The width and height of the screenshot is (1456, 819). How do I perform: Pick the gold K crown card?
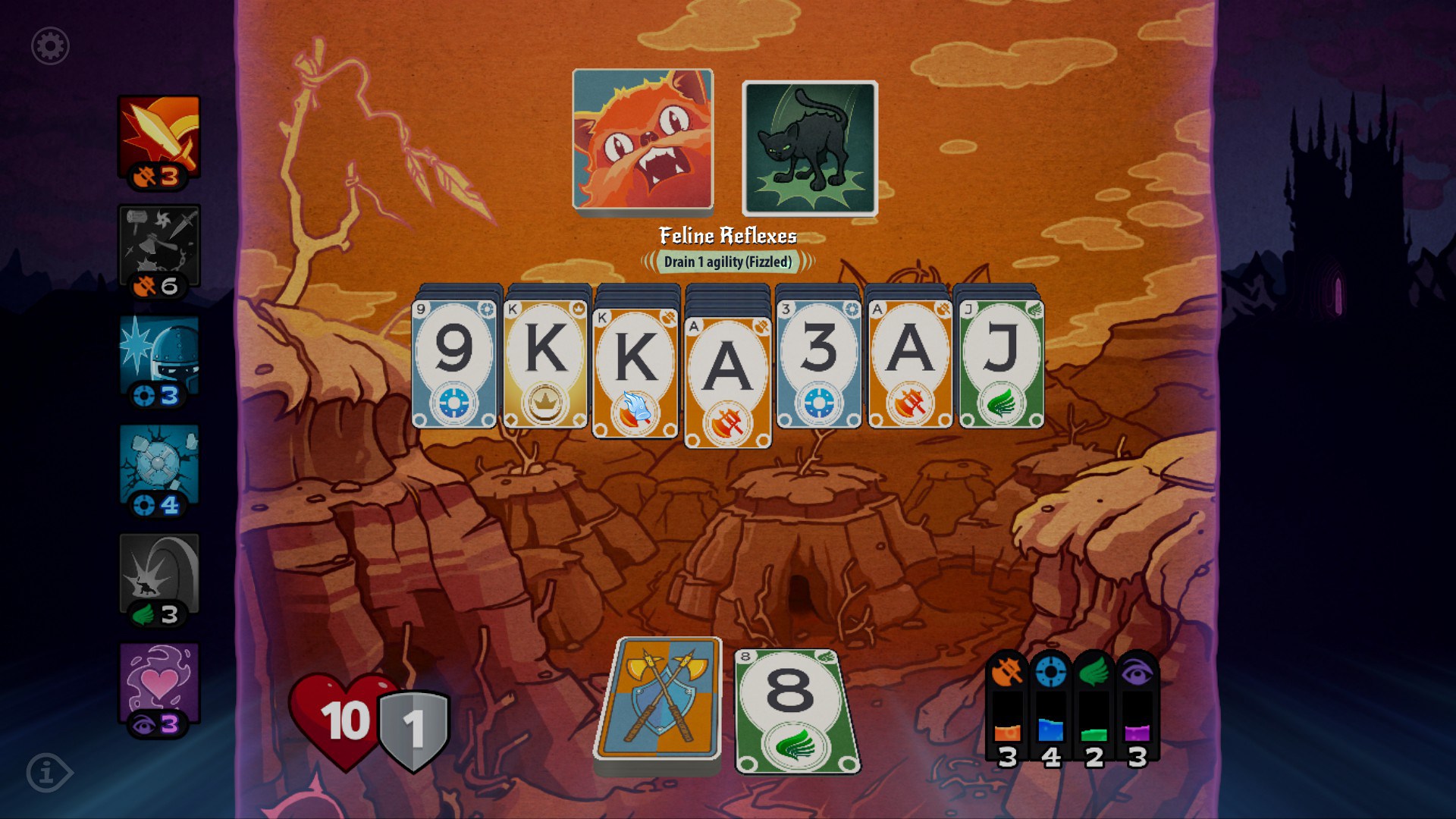pyautogui.click(x=544, y=364)
